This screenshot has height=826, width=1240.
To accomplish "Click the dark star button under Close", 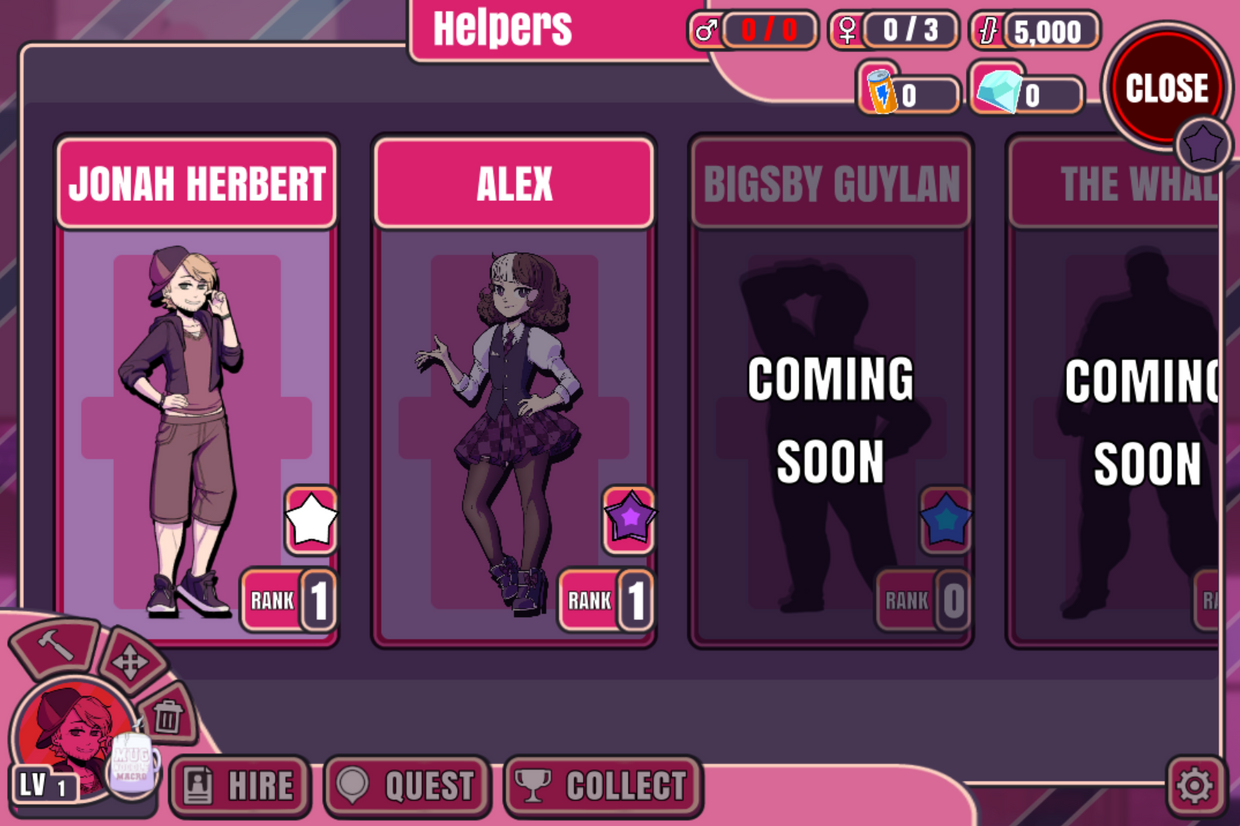I will [x=1203, y=146].
